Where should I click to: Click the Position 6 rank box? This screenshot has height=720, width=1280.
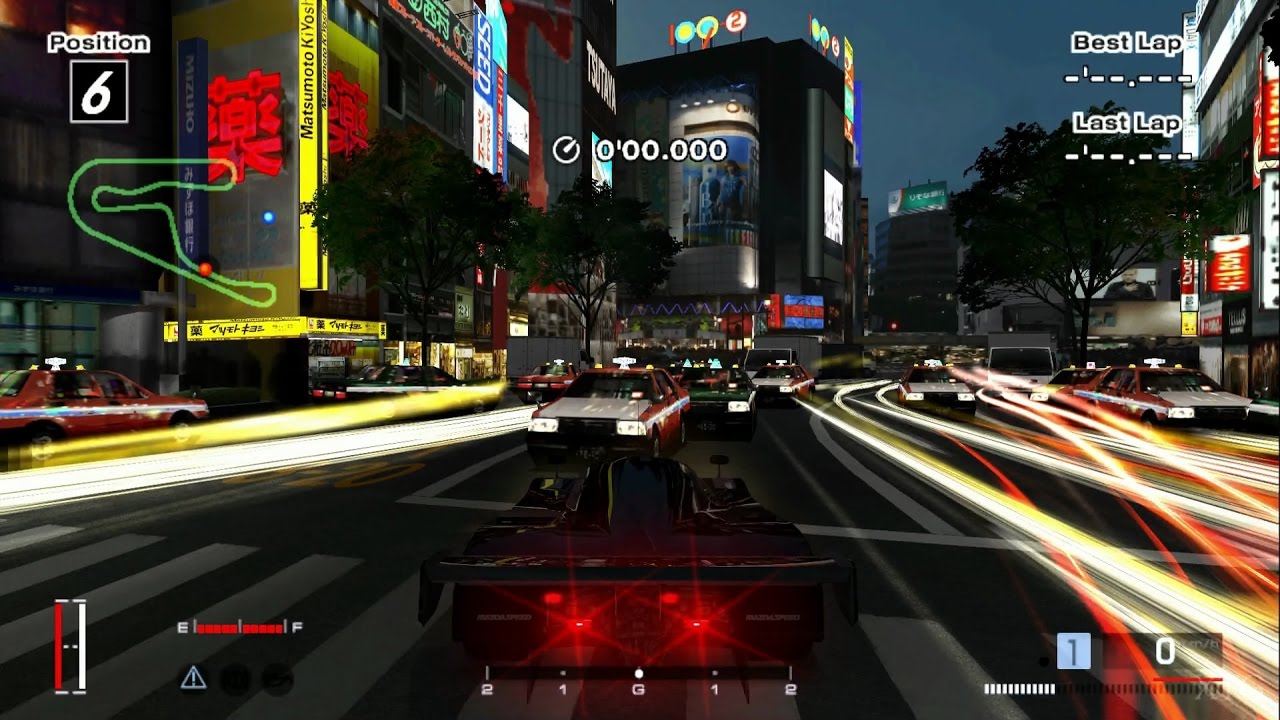point(98,91)
